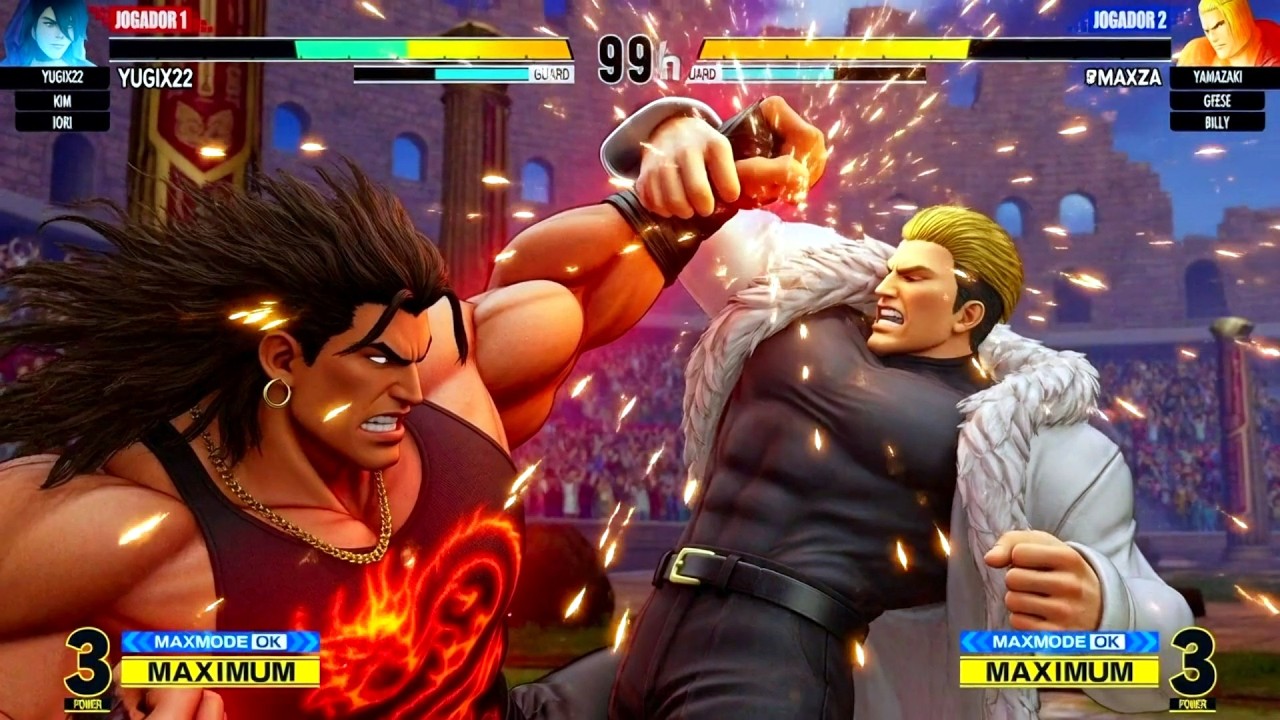Select IORI in Player 1's team list
This screenshot has height=720, width=1280.
pyautogui.click(x=62, y=122)
